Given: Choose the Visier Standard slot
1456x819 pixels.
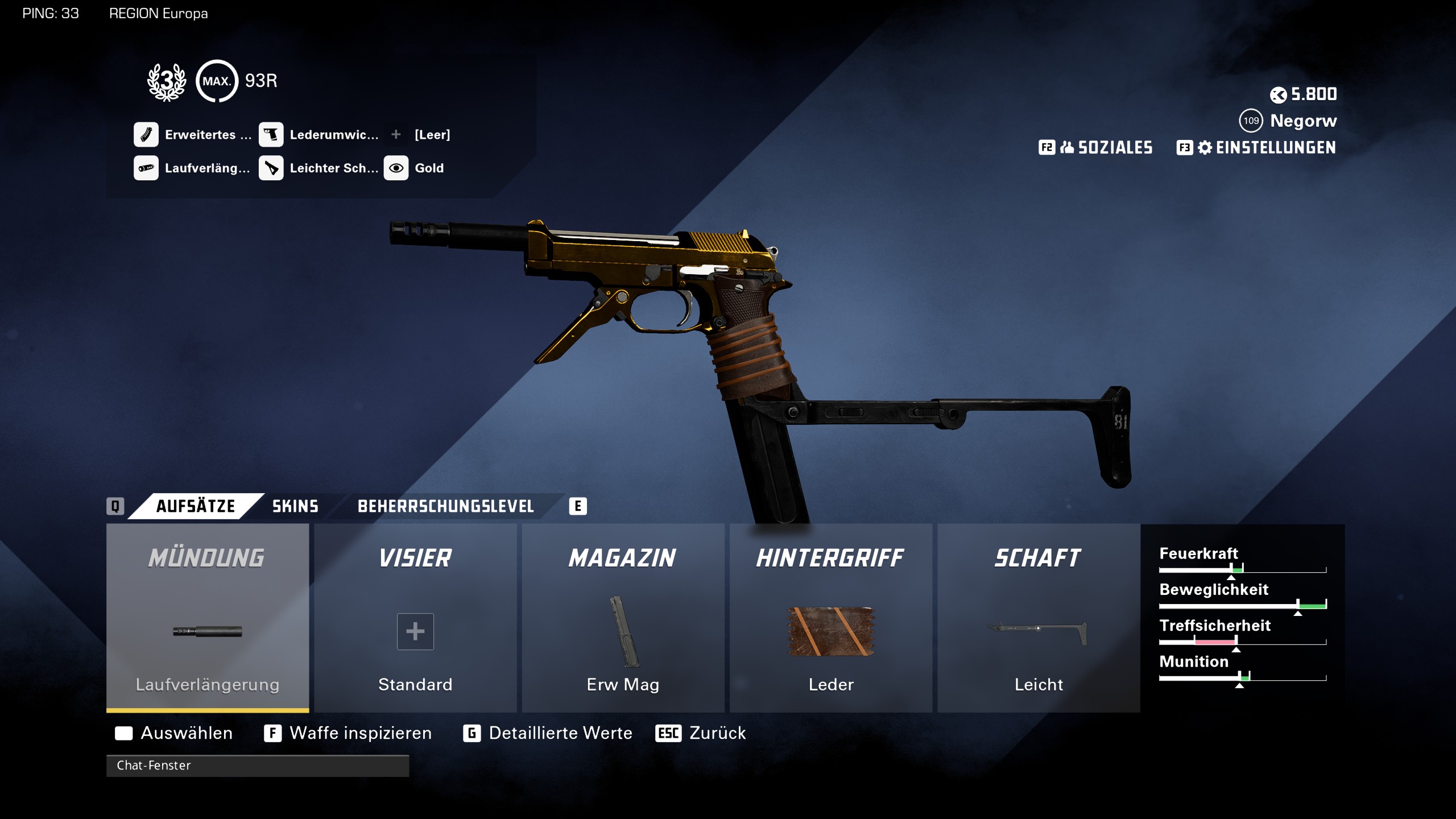Looking at the screenshot, I should pos(415,618).
